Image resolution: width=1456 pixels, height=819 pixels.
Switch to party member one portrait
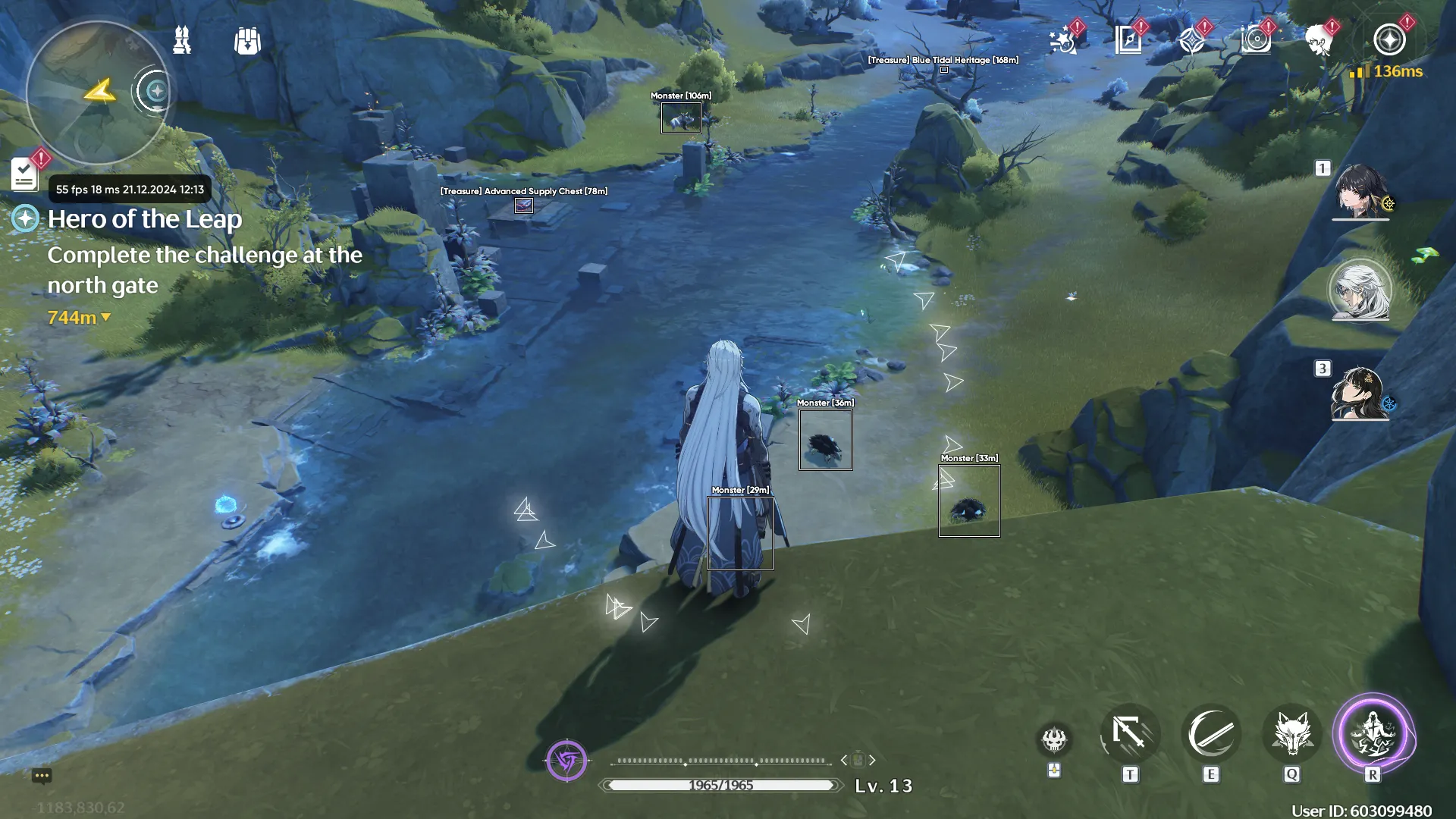click(x=1361, y=191)
